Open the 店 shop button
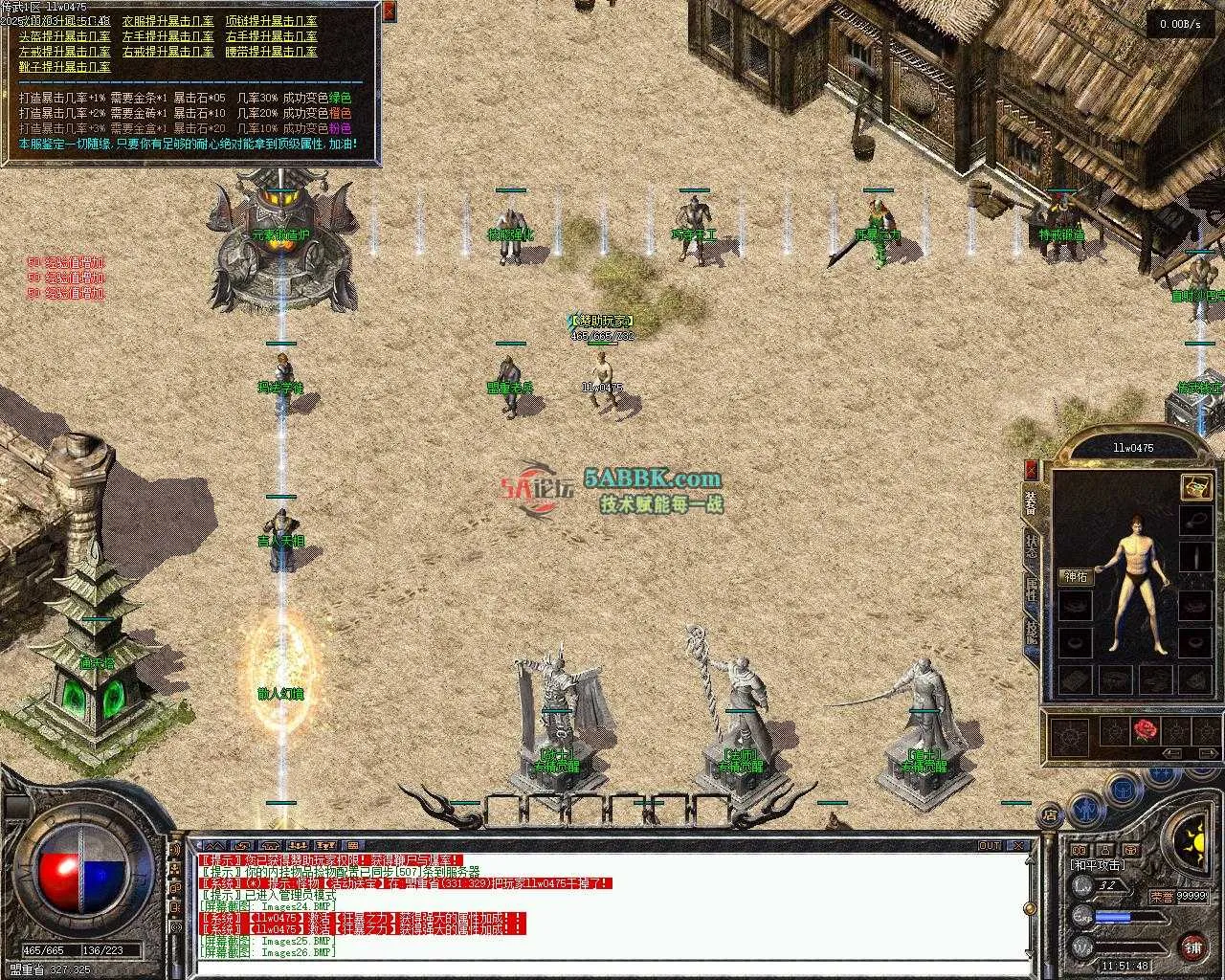The width and height of the screenshot is (1225, 980). (x=1050, y=815)
